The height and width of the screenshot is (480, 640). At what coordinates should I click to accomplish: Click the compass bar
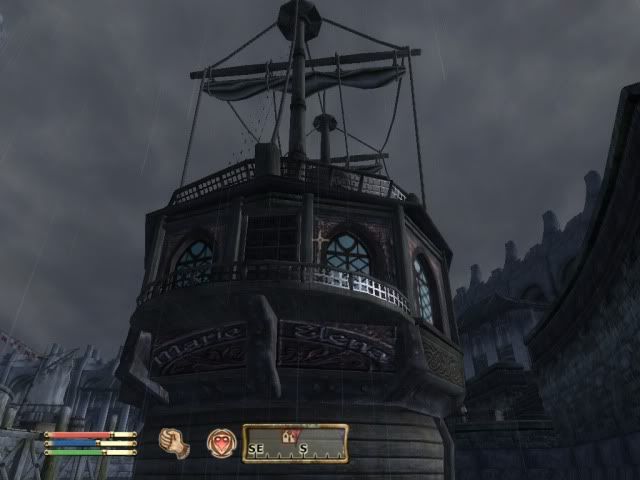[295, 444]
